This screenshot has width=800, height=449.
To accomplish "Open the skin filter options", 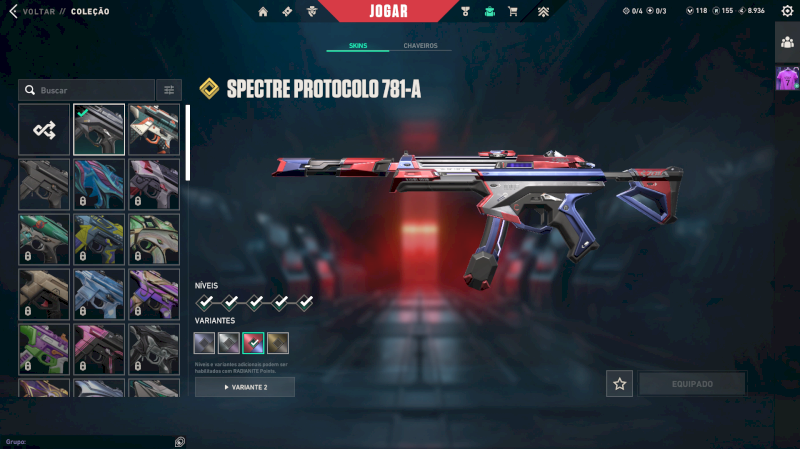I will (169, 90).
